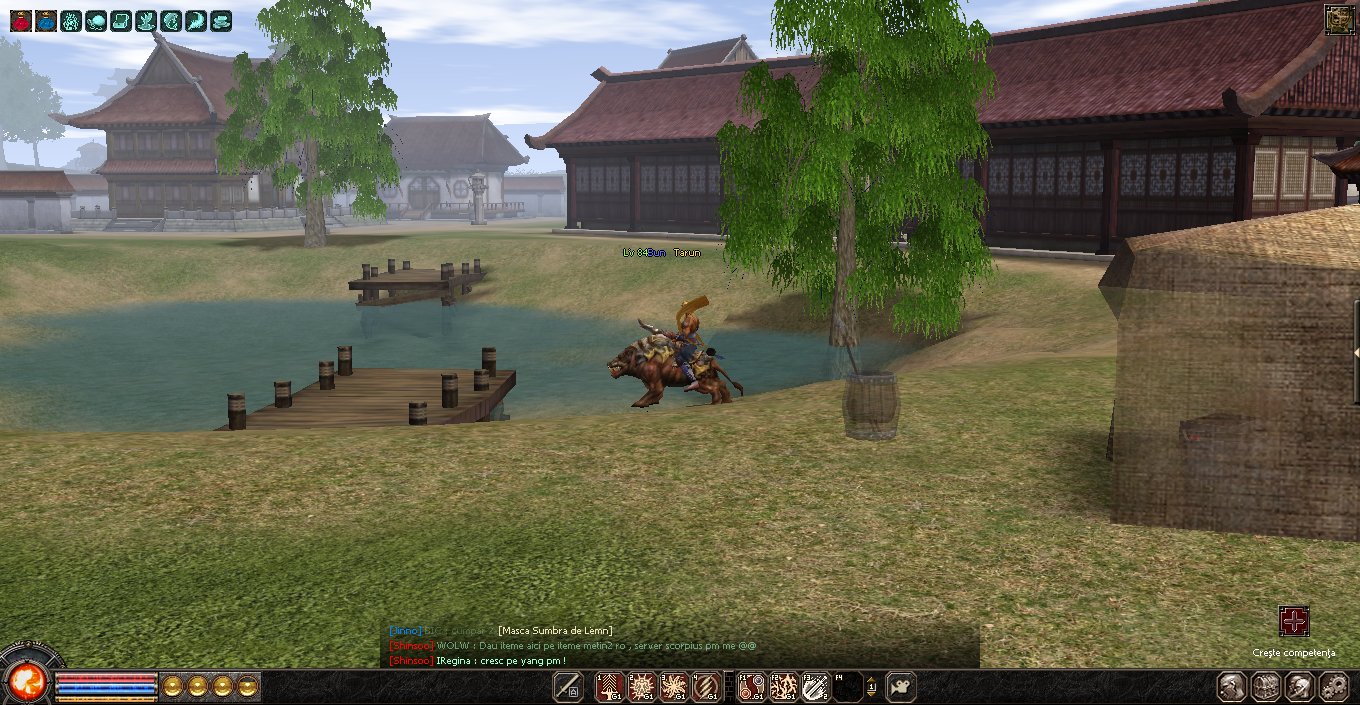Screen dimensions: 1360x705
Task: Use the F3 quickslot item
Action: 815,687
